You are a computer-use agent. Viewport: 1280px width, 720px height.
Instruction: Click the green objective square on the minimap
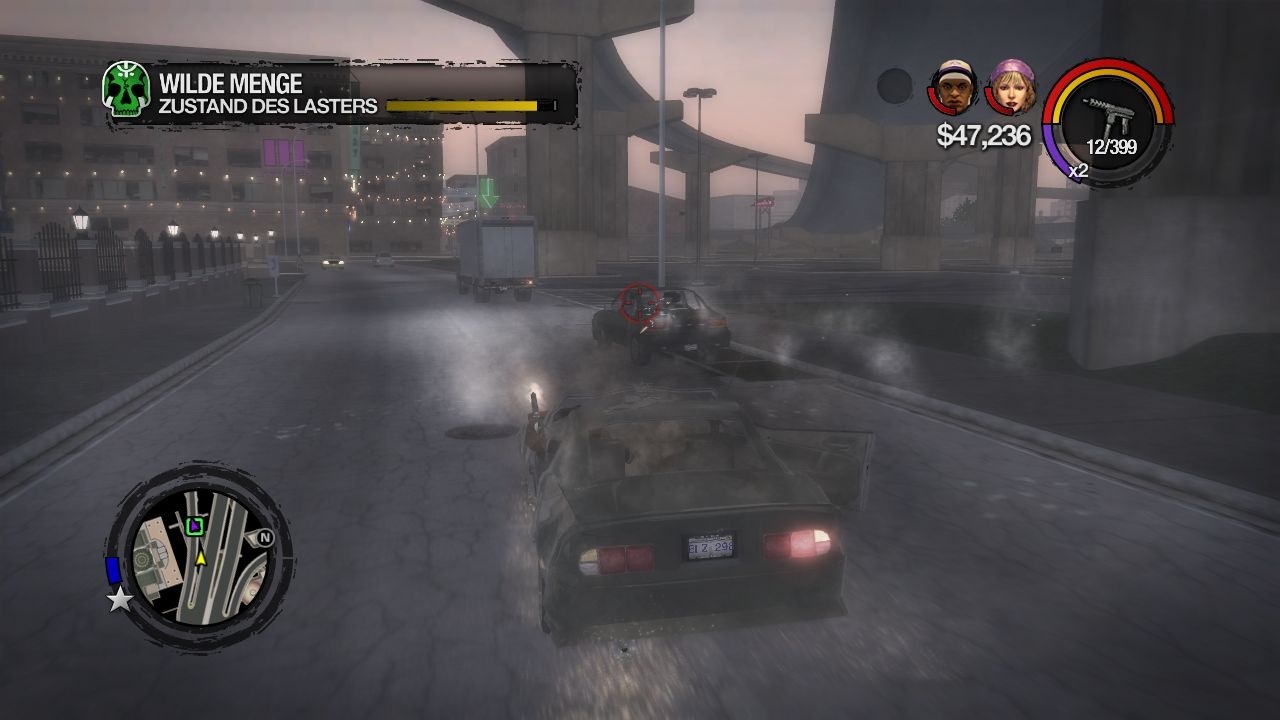click(193, 527)
